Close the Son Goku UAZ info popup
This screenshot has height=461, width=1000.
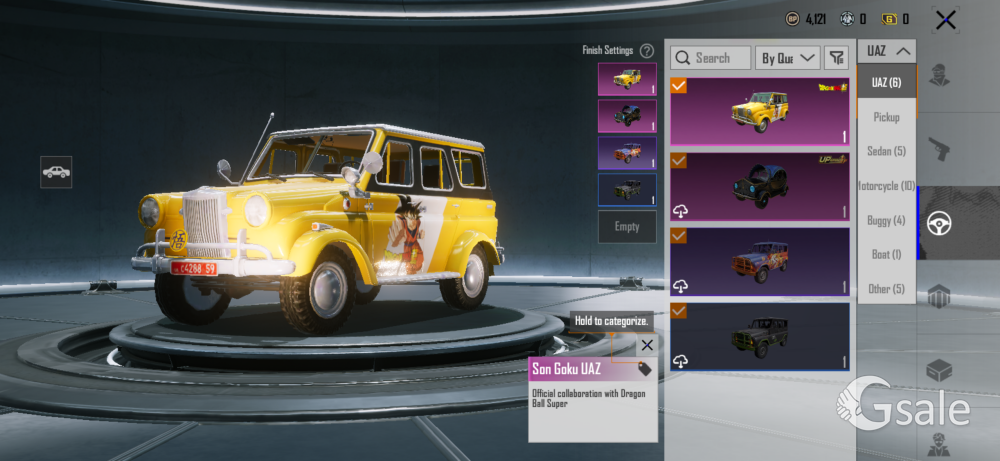click(647, 345)
